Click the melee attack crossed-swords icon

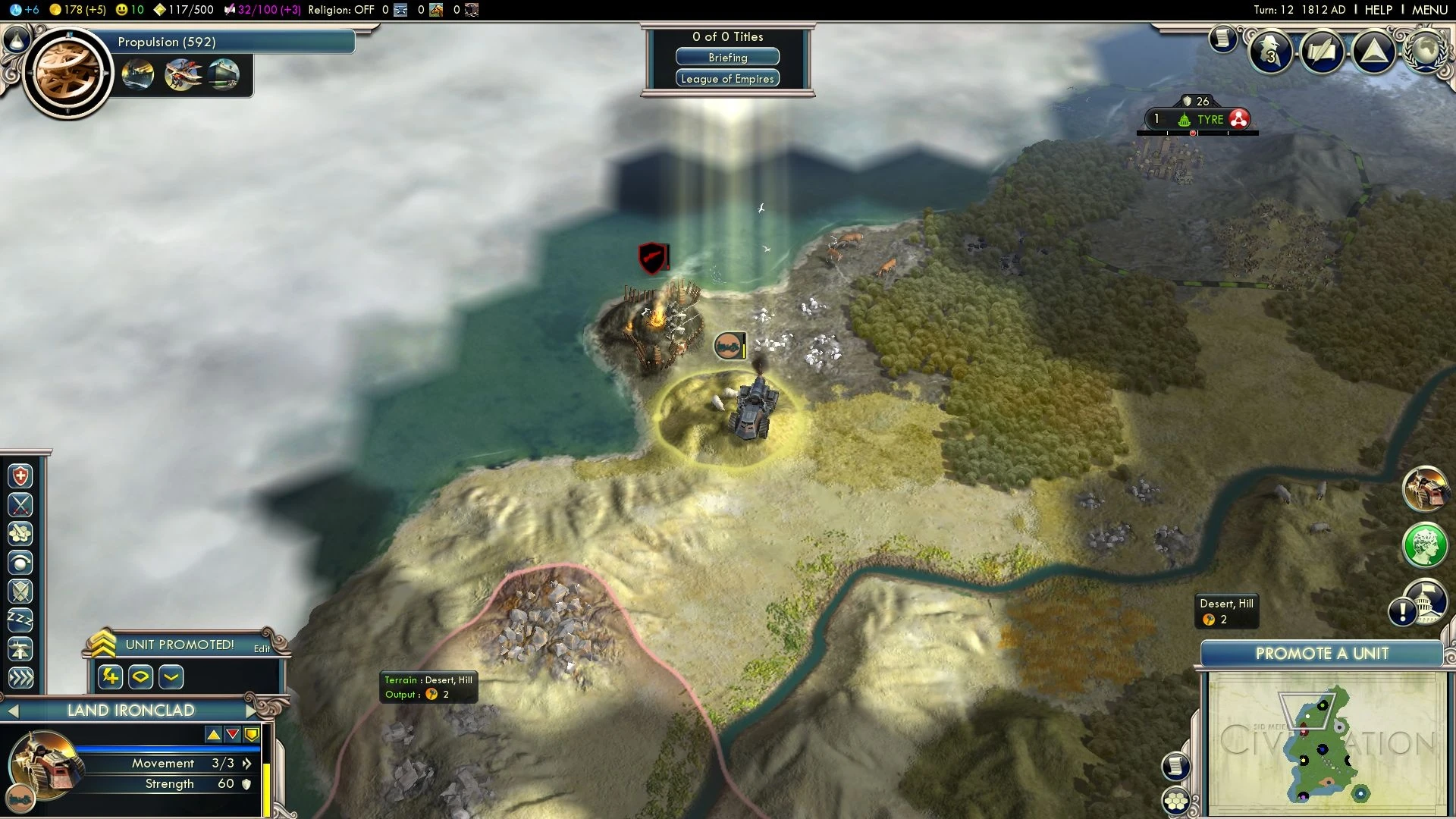click(20, 504)
